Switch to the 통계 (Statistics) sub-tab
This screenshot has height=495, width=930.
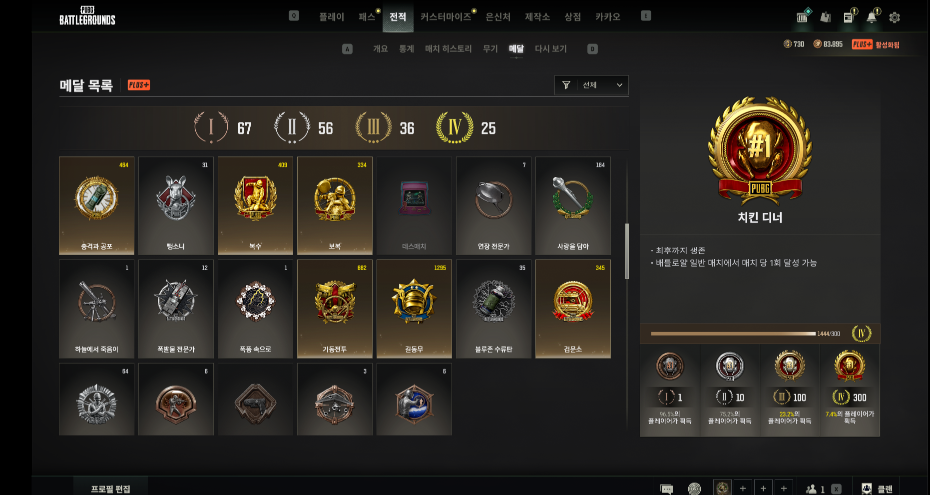click(406, 48)
